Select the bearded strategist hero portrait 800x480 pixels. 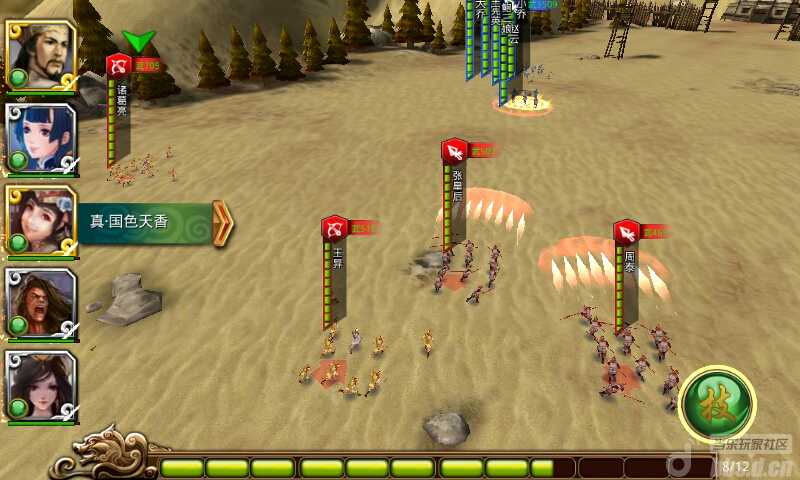coord(40,56)
